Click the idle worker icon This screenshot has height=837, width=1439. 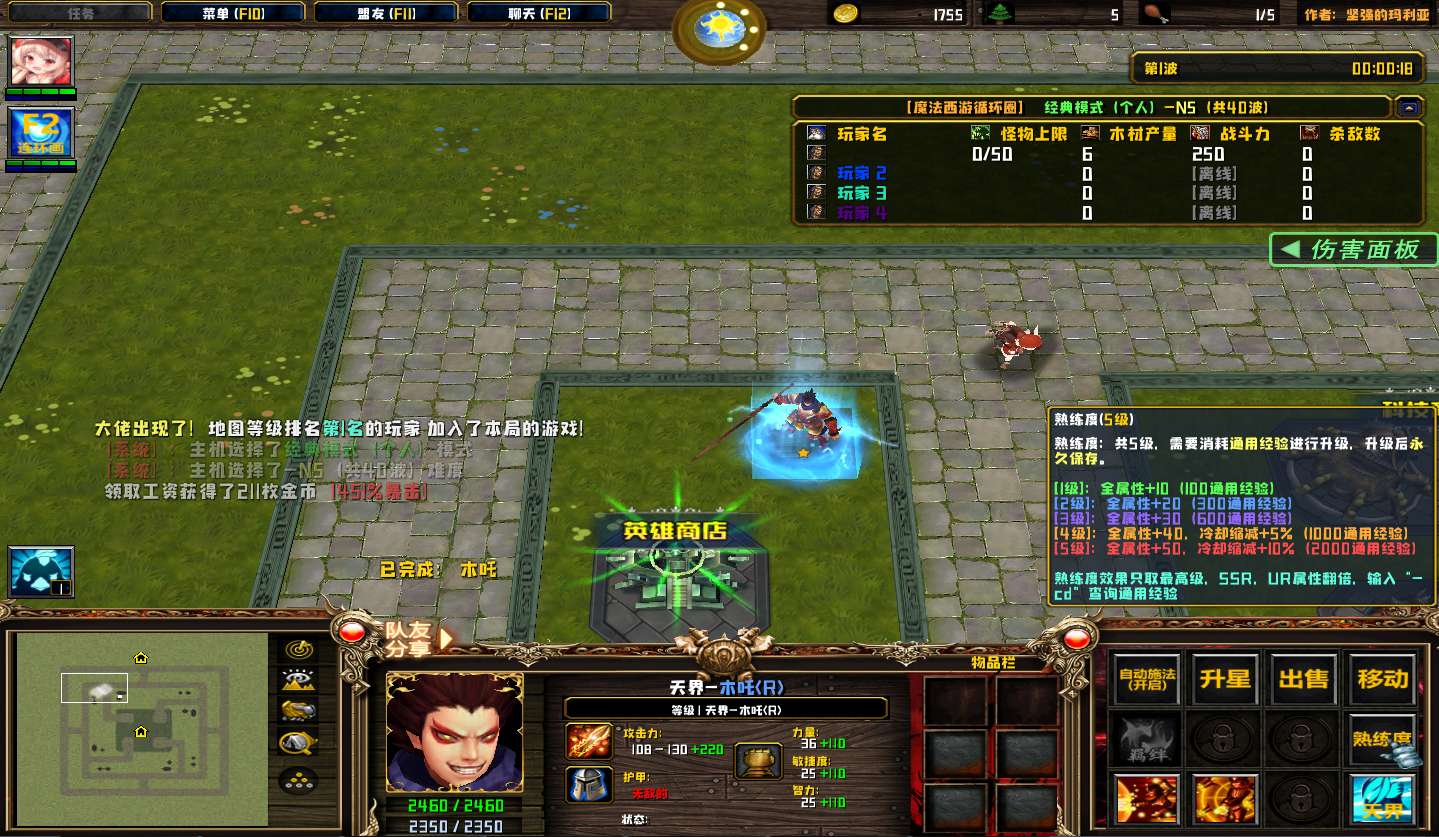[x=41, y=571]
